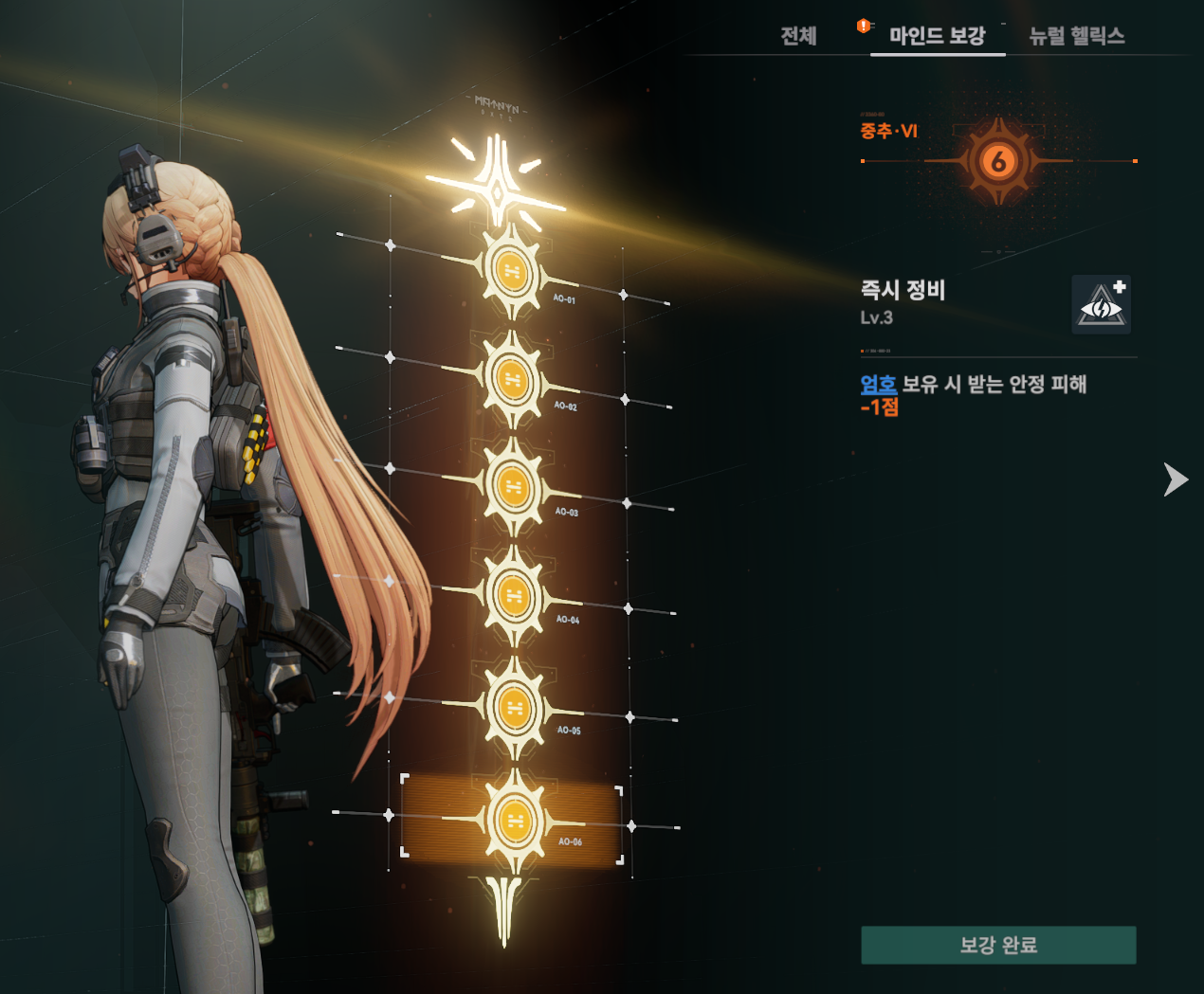Select the AO-02 spine node
Screen dimensions: 1204x994
click(x=512, y=380)
